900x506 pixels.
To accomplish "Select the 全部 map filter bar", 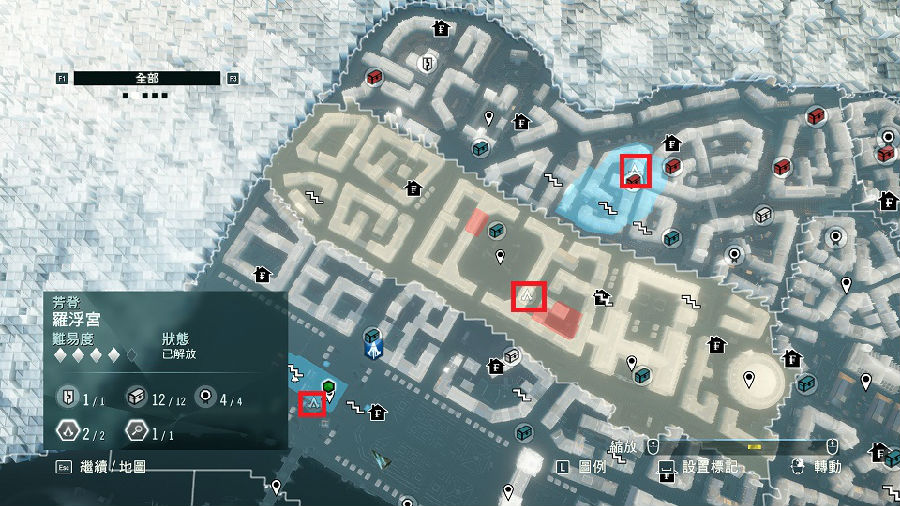I will [x=147, y=77].
